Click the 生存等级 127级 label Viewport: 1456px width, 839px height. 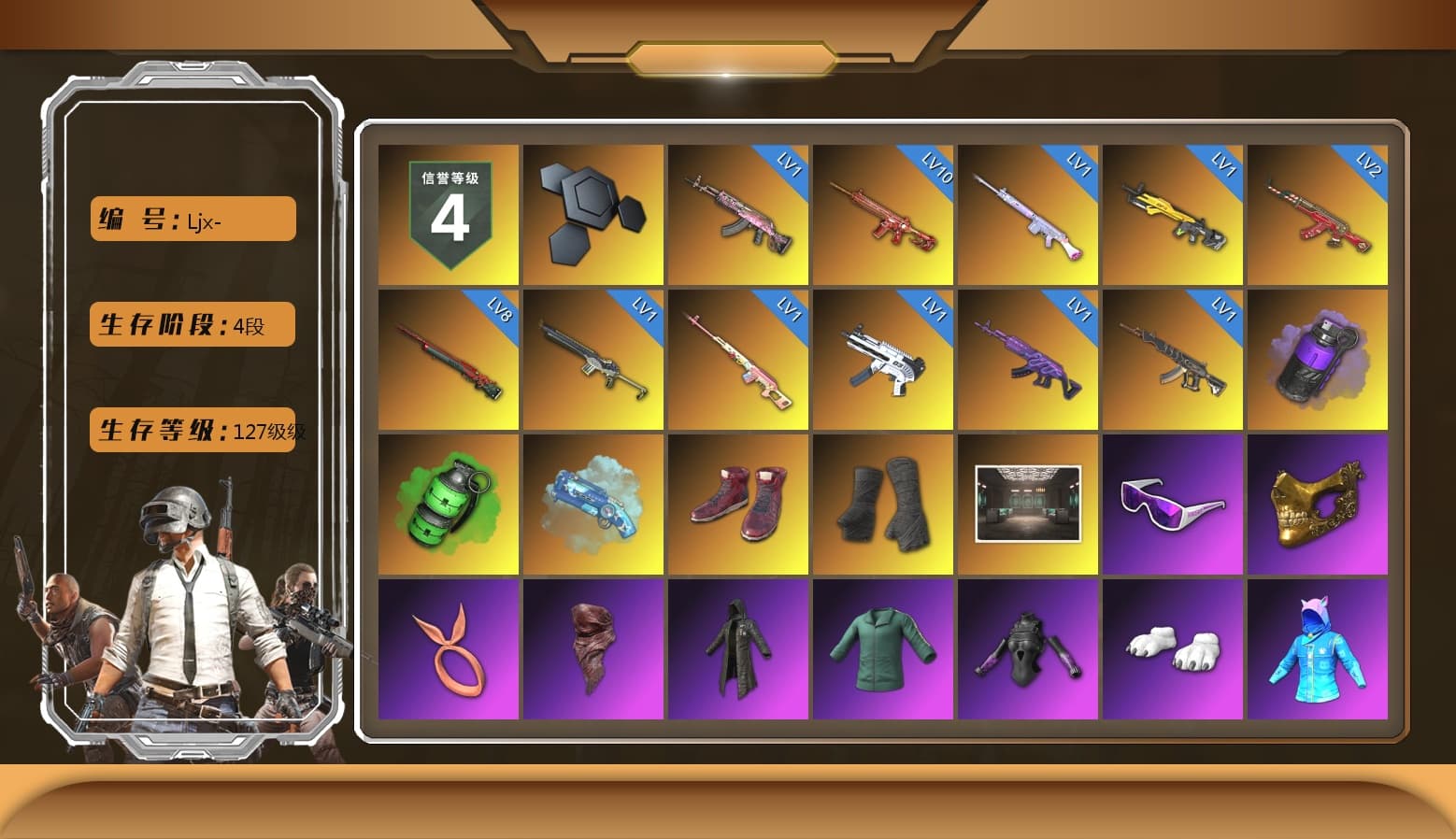click(192, 431)
